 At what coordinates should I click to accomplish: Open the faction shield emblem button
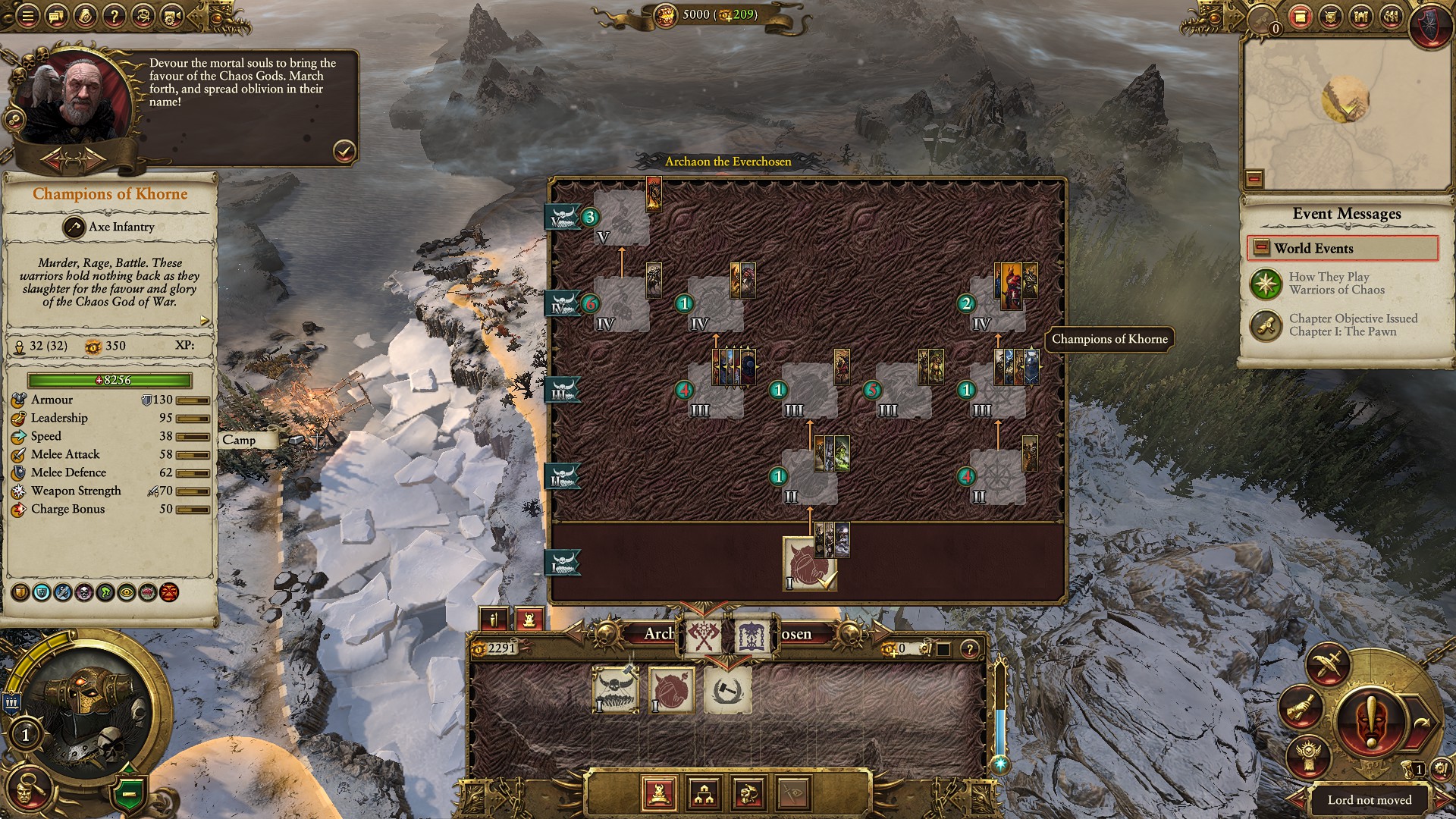click(x=1431, y=21)
